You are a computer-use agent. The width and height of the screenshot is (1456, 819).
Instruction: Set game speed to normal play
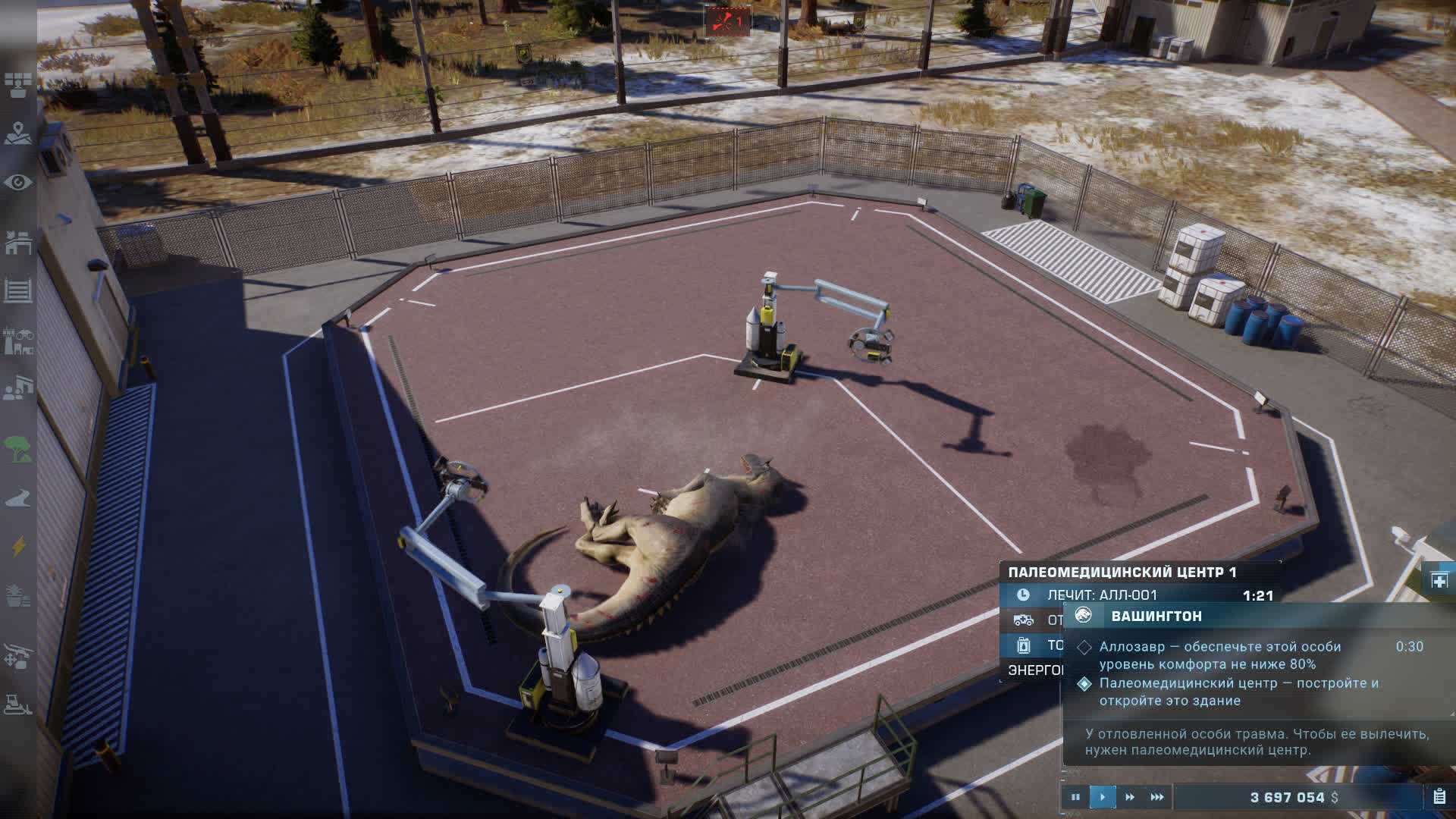tap(1103, 797)
